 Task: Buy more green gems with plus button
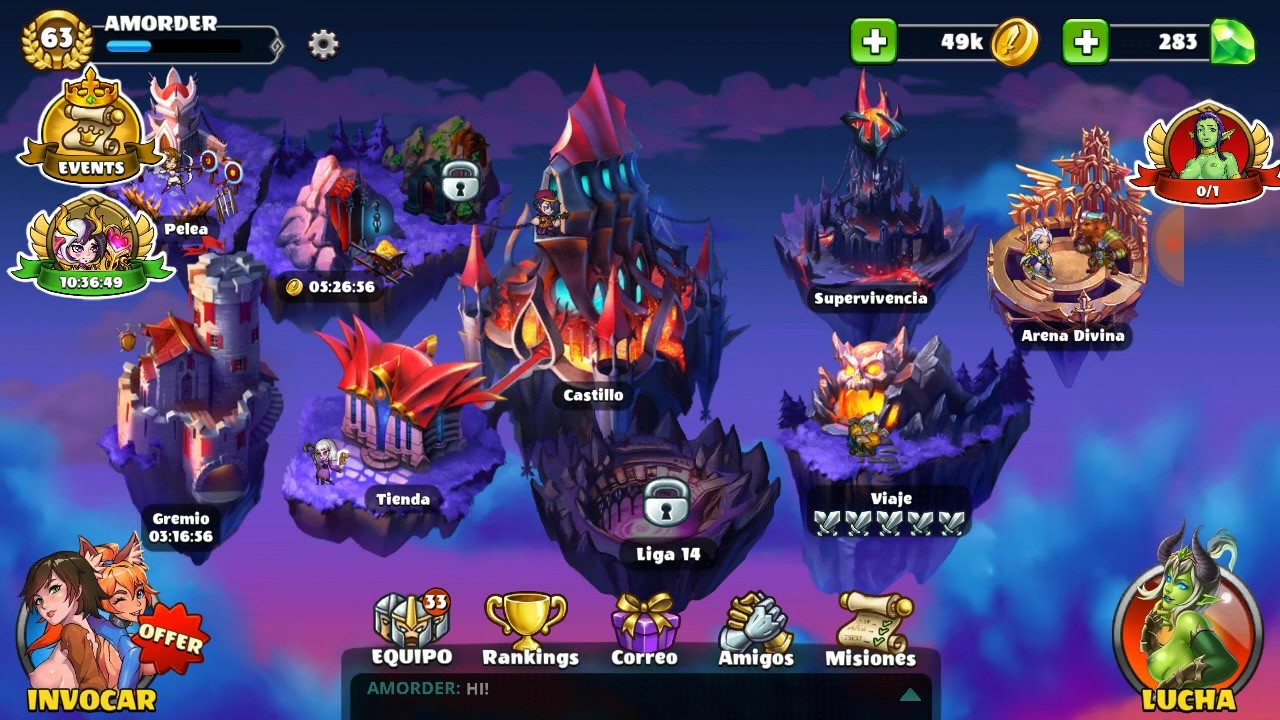(1085, 42)
